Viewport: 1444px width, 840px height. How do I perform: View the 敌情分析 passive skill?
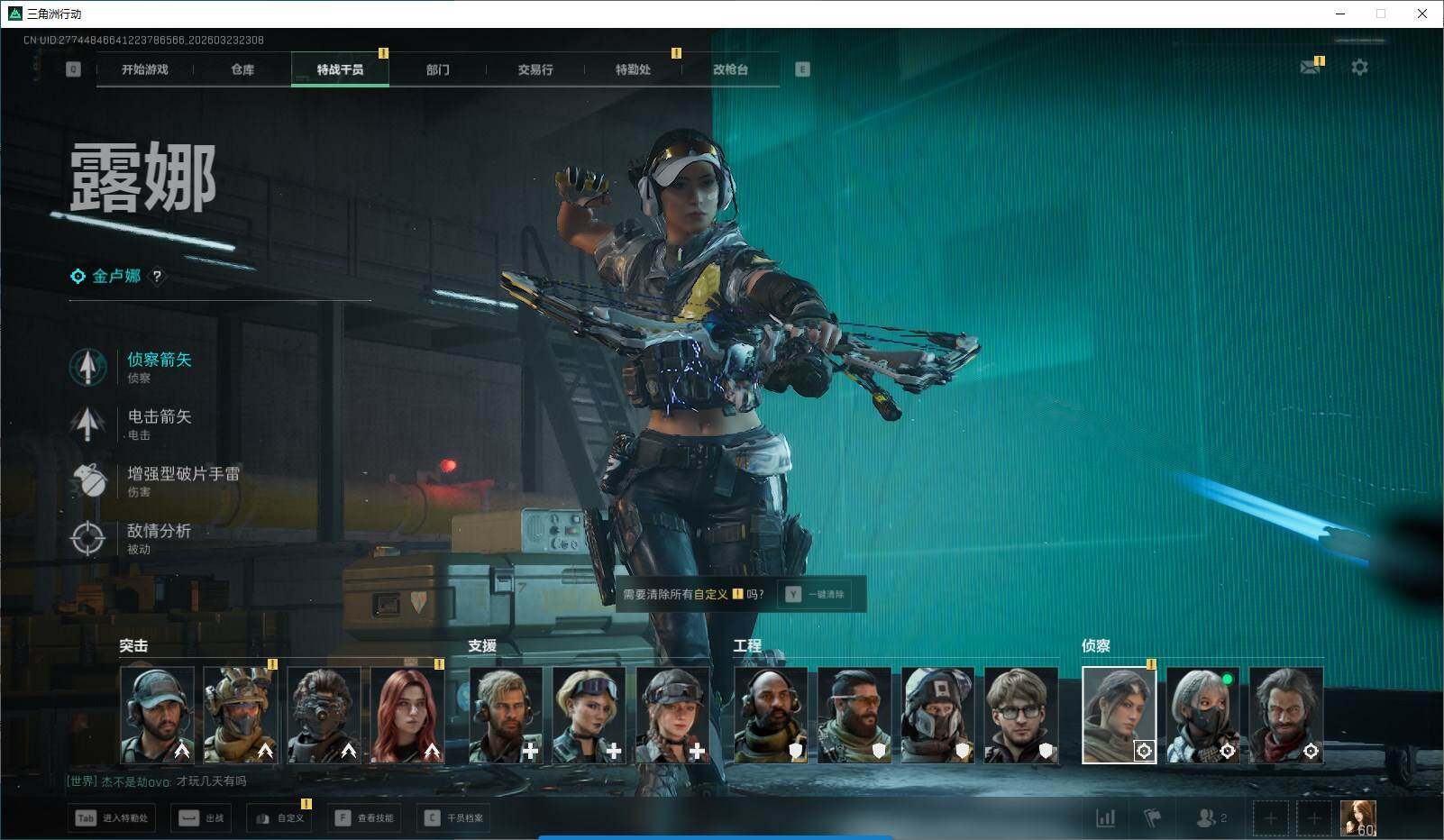pos(159,532)
